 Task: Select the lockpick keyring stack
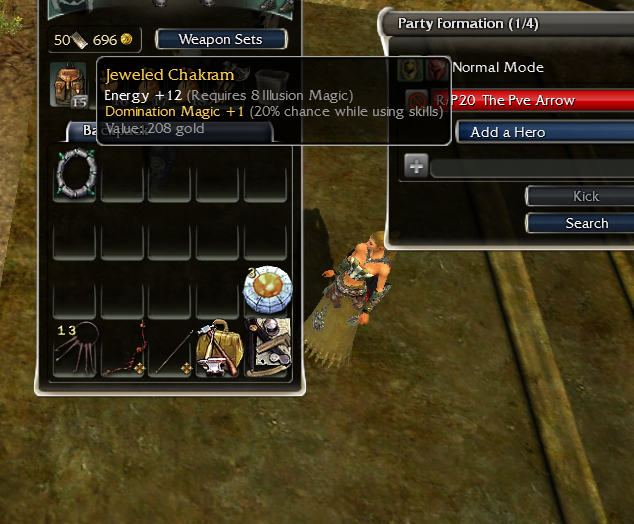point(76,350)
